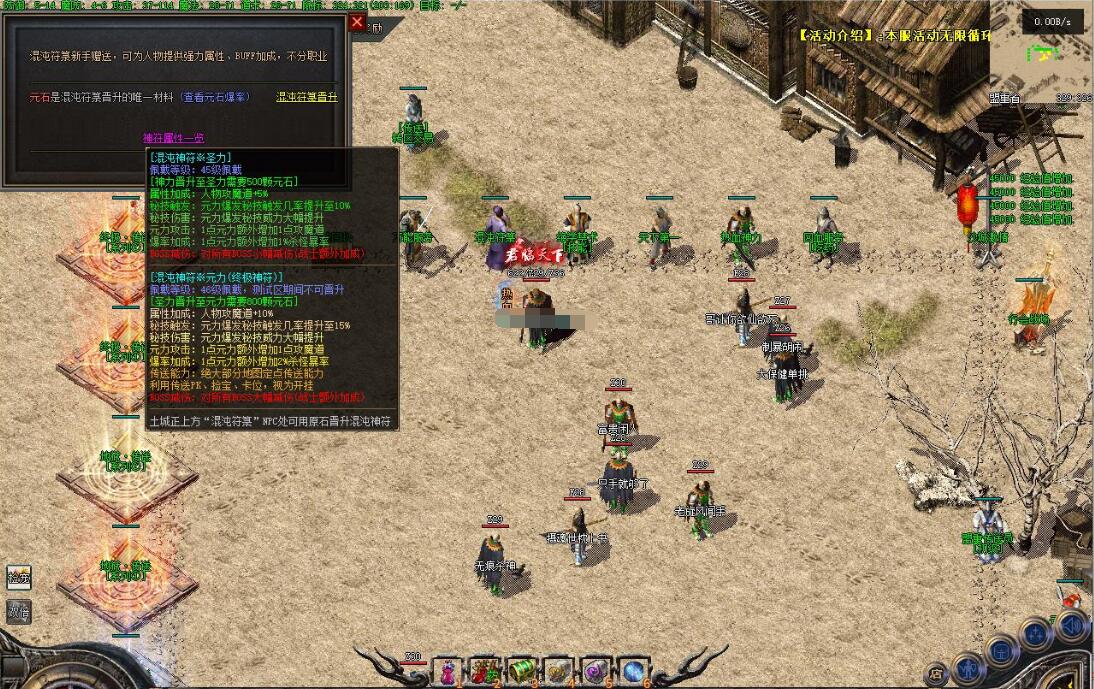This screenshot has width=1094, height=689.
Task: Open the 店 shop round button
Action: pos(936,673)
